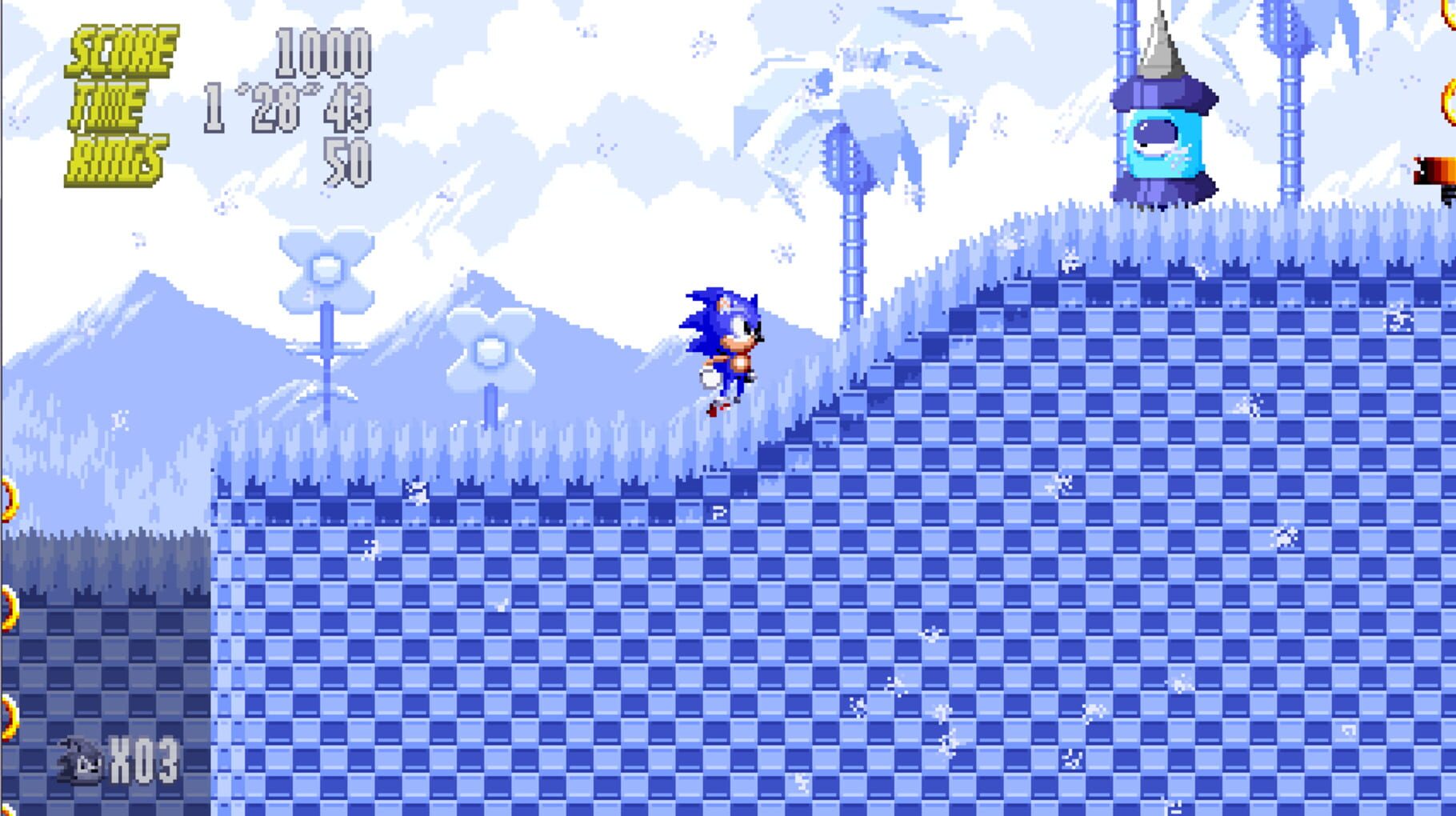Click the yellow SCORE label
Image resolution: width=1456 pixels, height=816 pixels.
(122, 48)
